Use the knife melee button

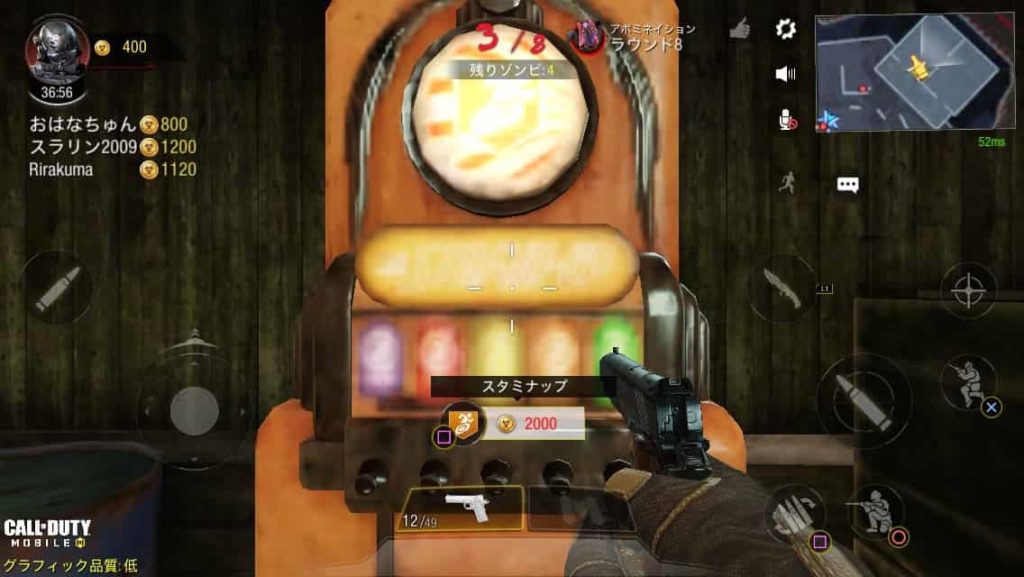click(781, 287)
